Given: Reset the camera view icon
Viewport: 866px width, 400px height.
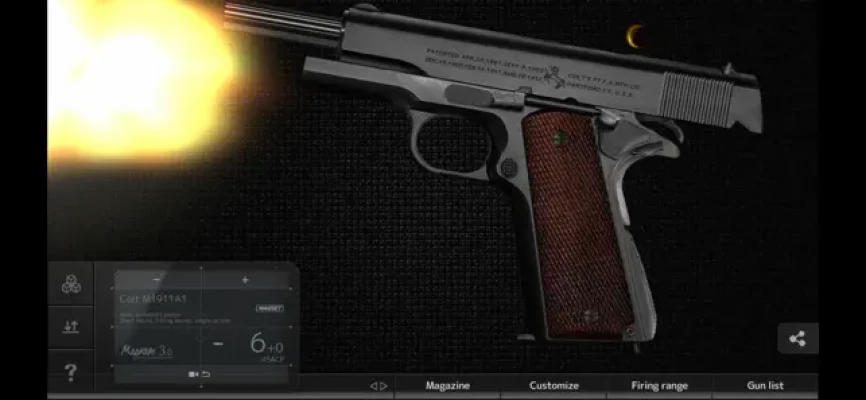Looking at the screenshot, I should click(199, 374).
